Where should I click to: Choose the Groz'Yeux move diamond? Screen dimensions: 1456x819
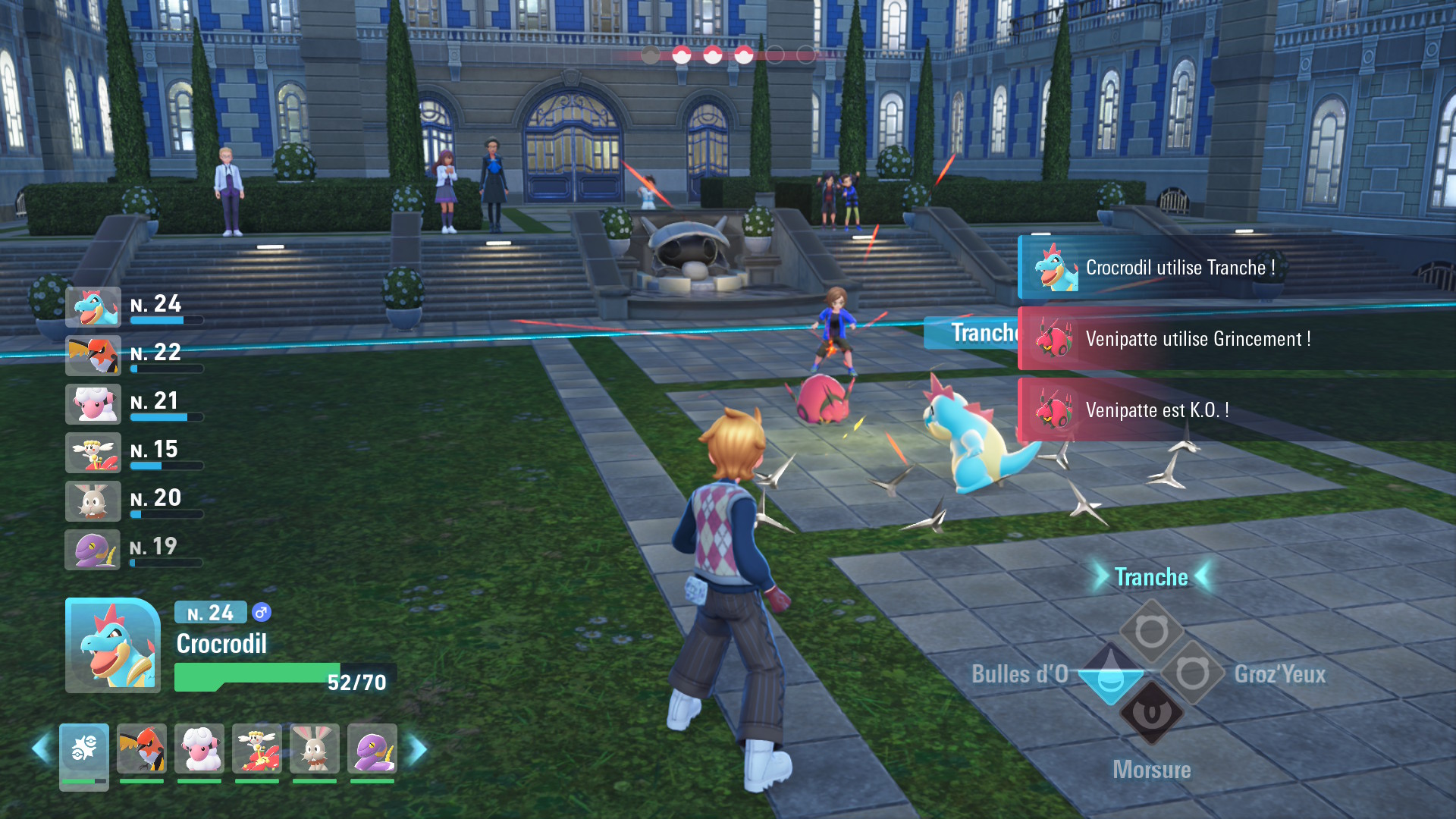[1193, 673]
